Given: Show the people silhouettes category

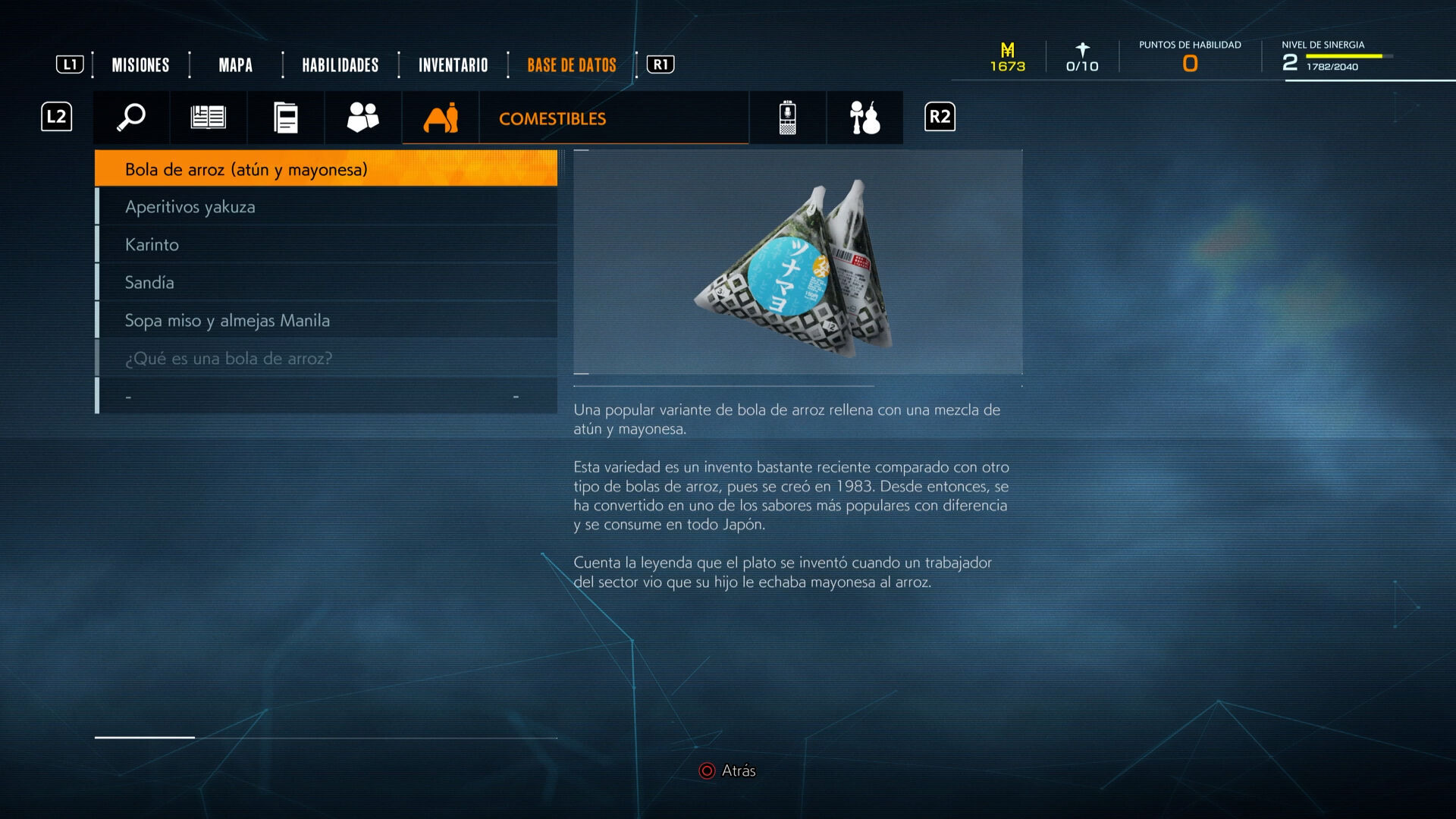Looking at the screenshot, I should pos(362,118).
